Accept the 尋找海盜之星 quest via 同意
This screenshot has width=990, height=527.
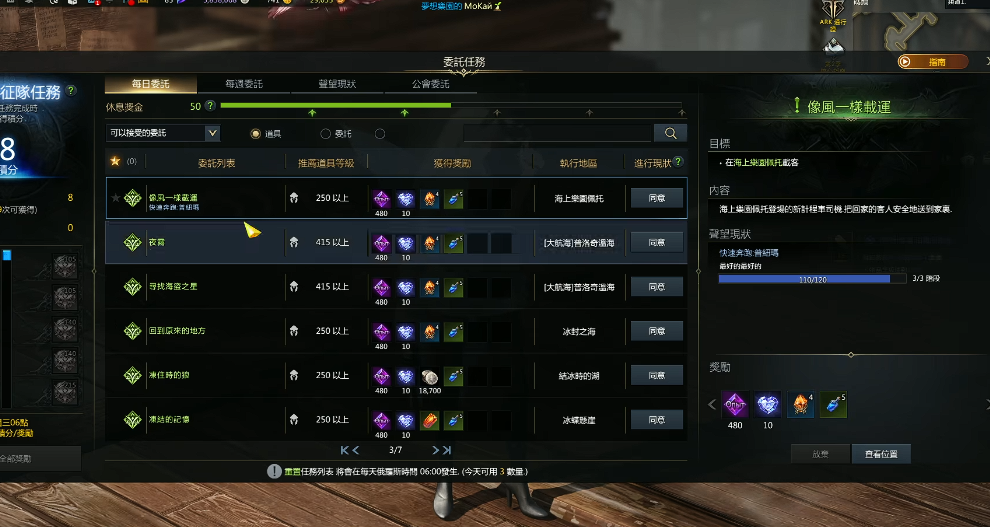657,287
